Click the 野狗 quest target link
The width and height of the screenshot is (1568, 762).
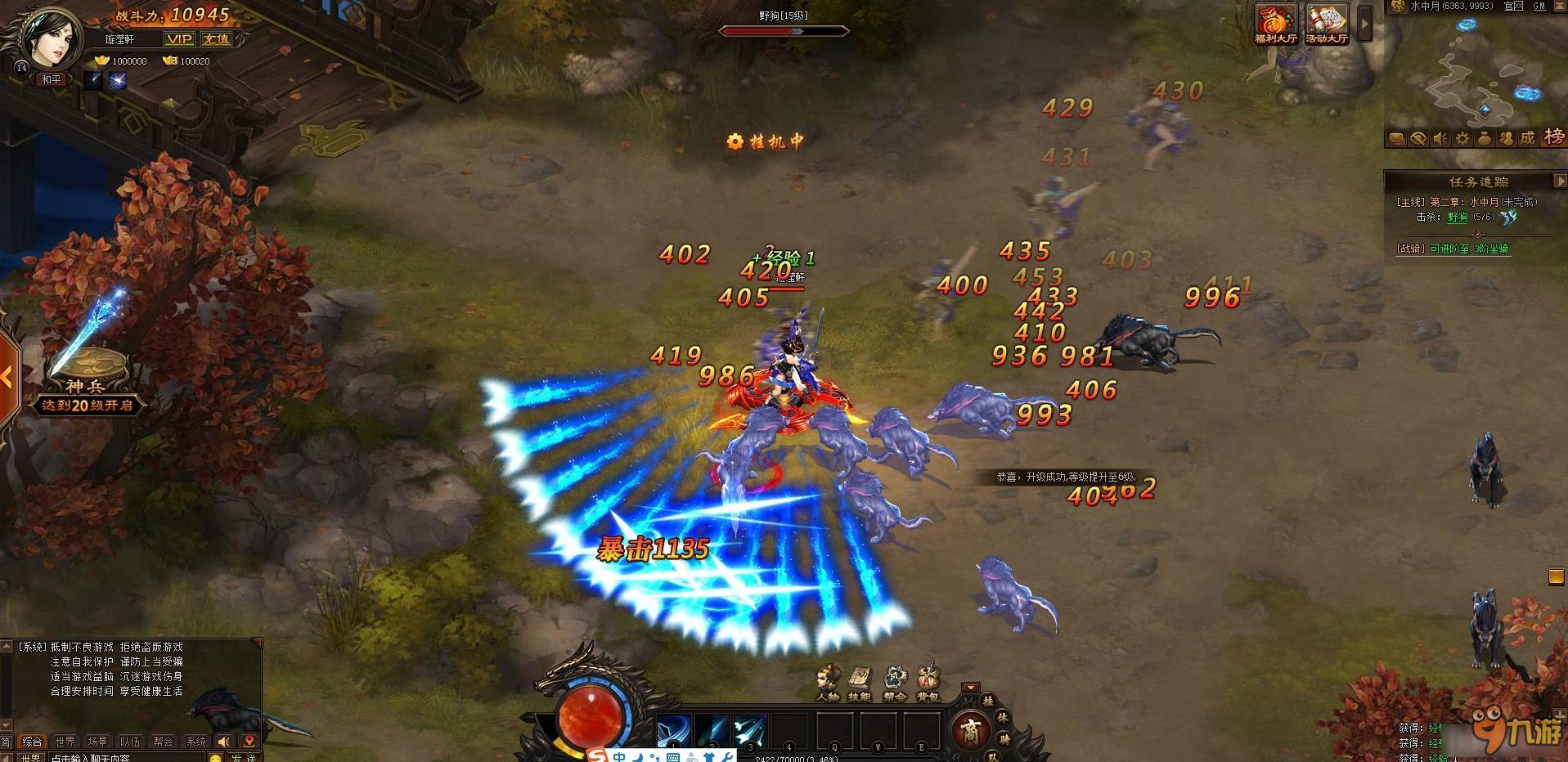click(1458, 217)
